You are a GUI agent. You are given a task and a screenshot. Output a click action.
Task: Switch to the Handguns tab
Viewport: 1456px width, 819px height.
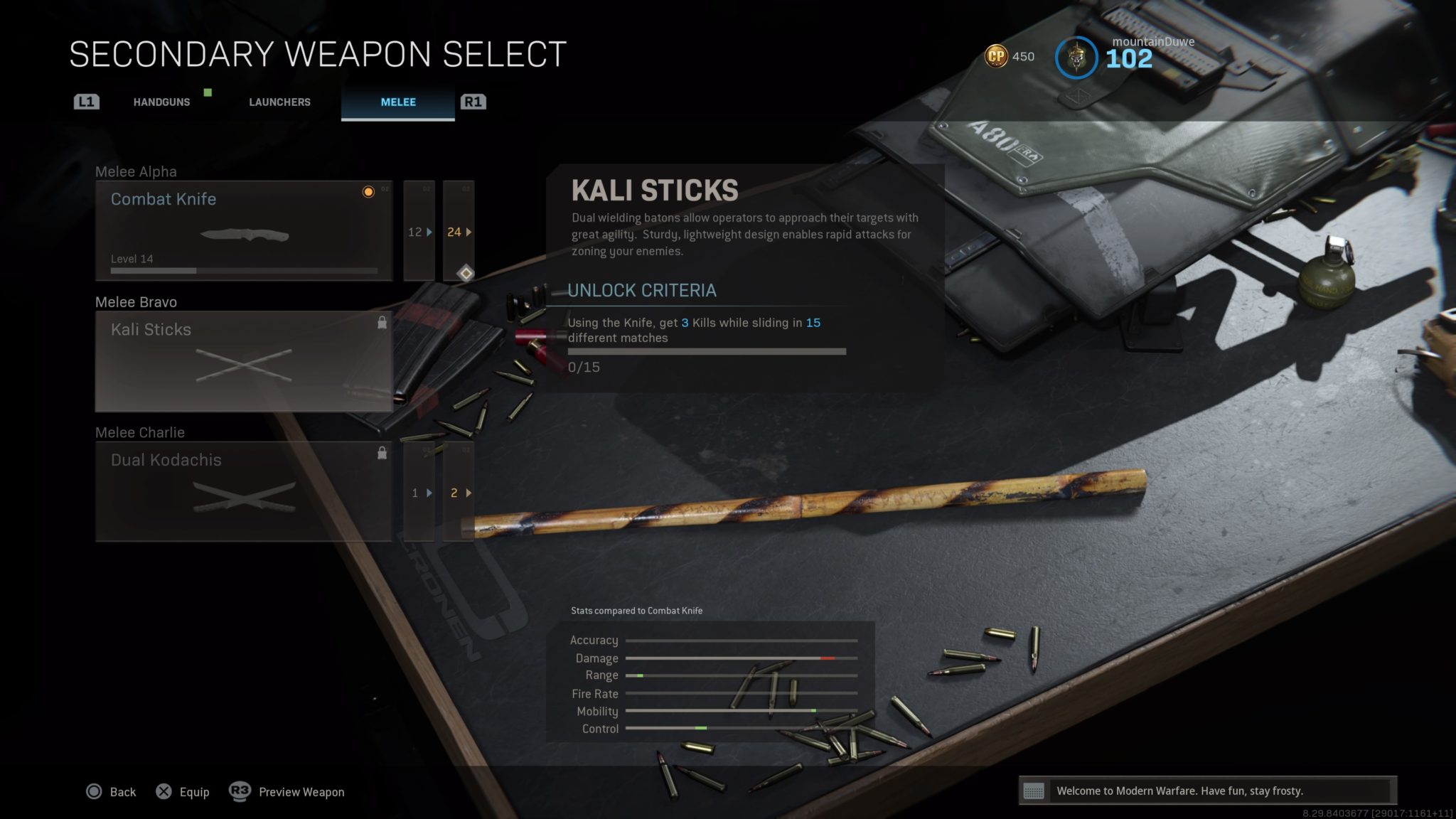coord(161,102)
